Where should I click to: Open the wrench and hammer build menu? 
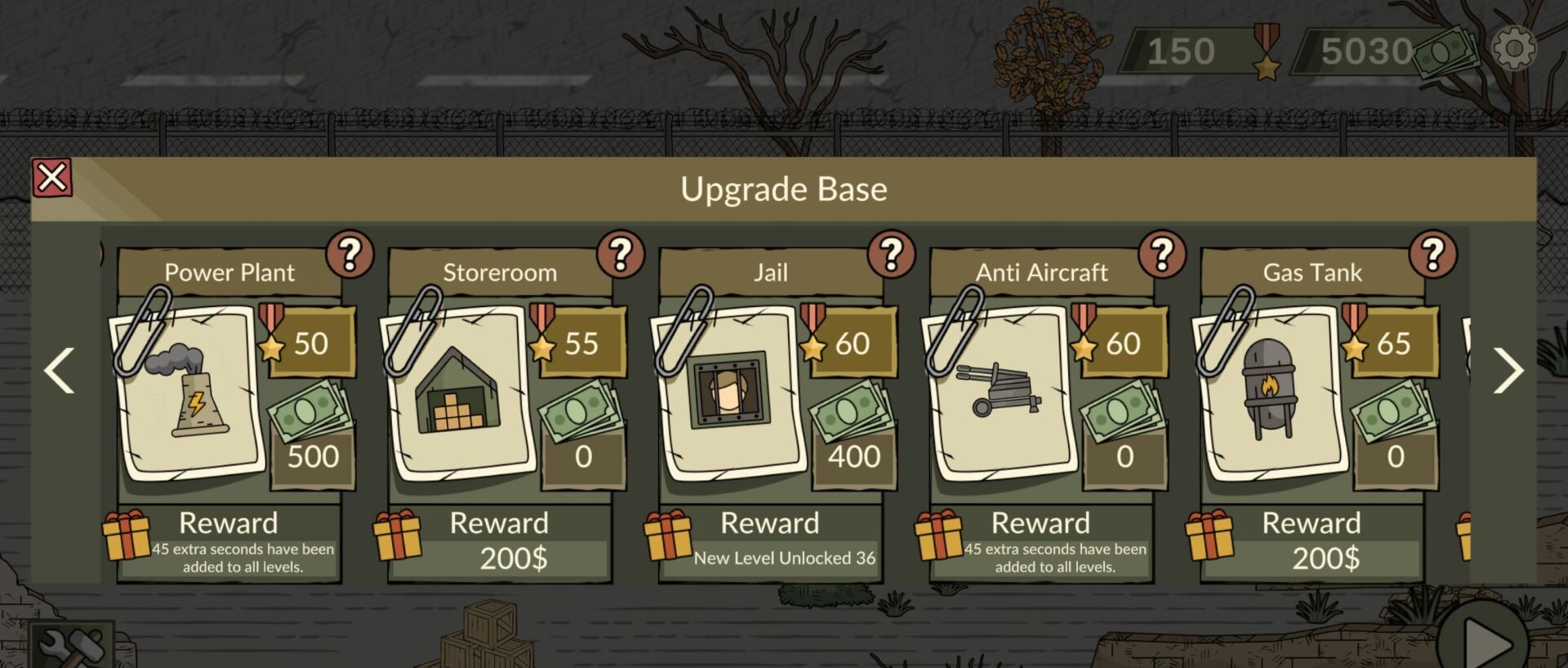click(x=71, y=647)
